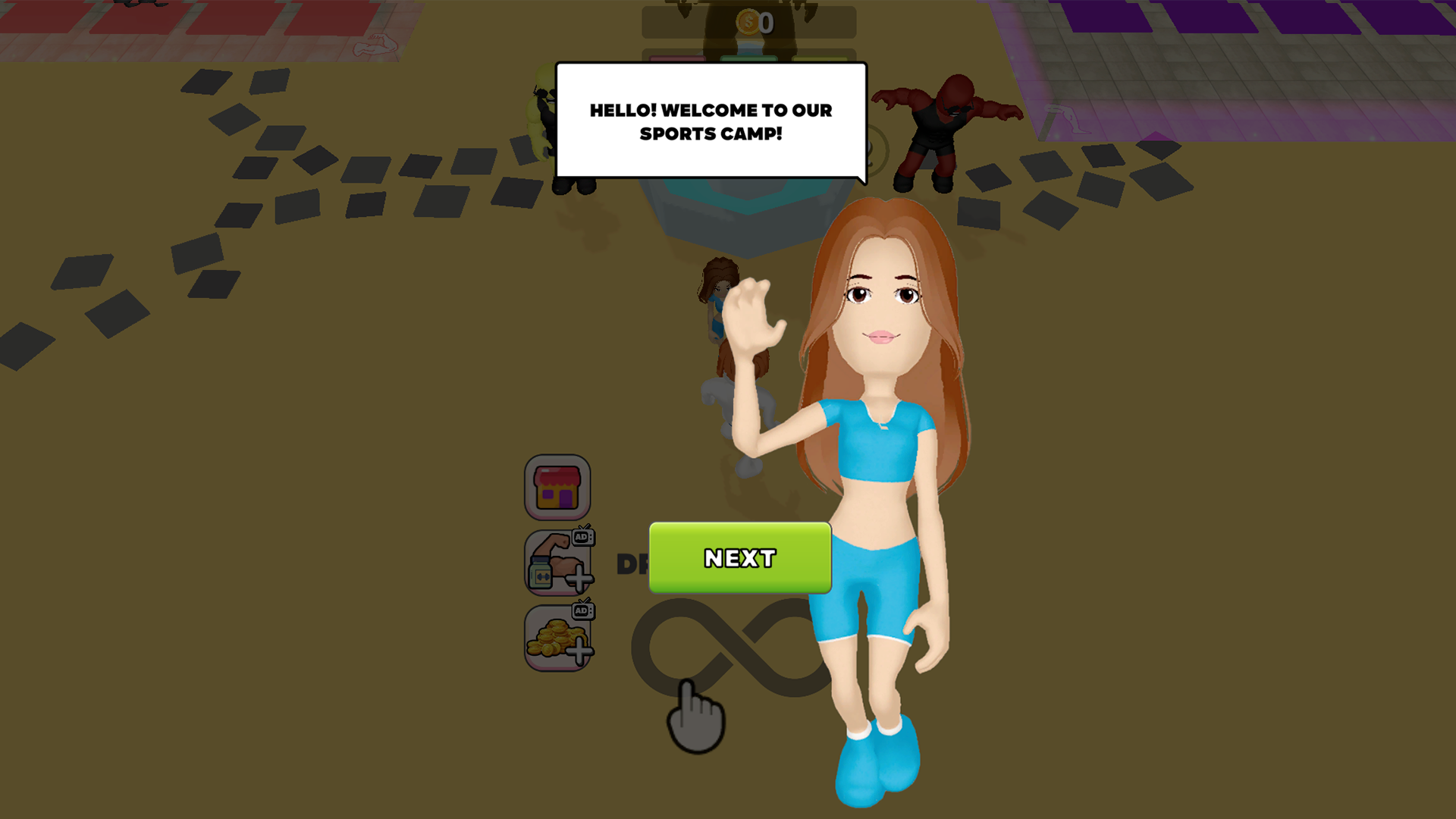Image resolution: width=1456 pixels, height=819 pixels.
Task: Click the dollar coin icon in the counter
Action: [x=748, y=23]
